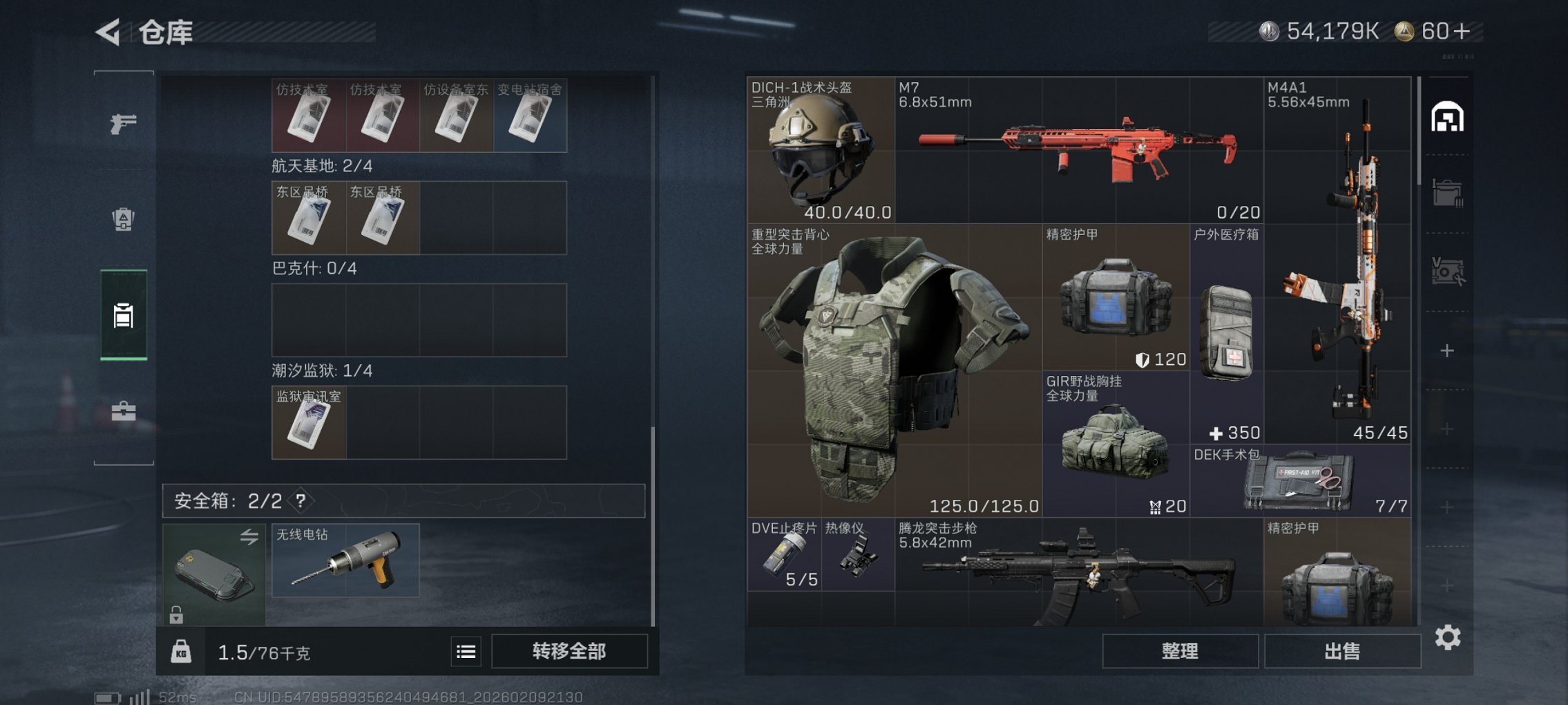Select the 监狱审讯室 keycard
1568x705 pixels.
coord(308,422)
